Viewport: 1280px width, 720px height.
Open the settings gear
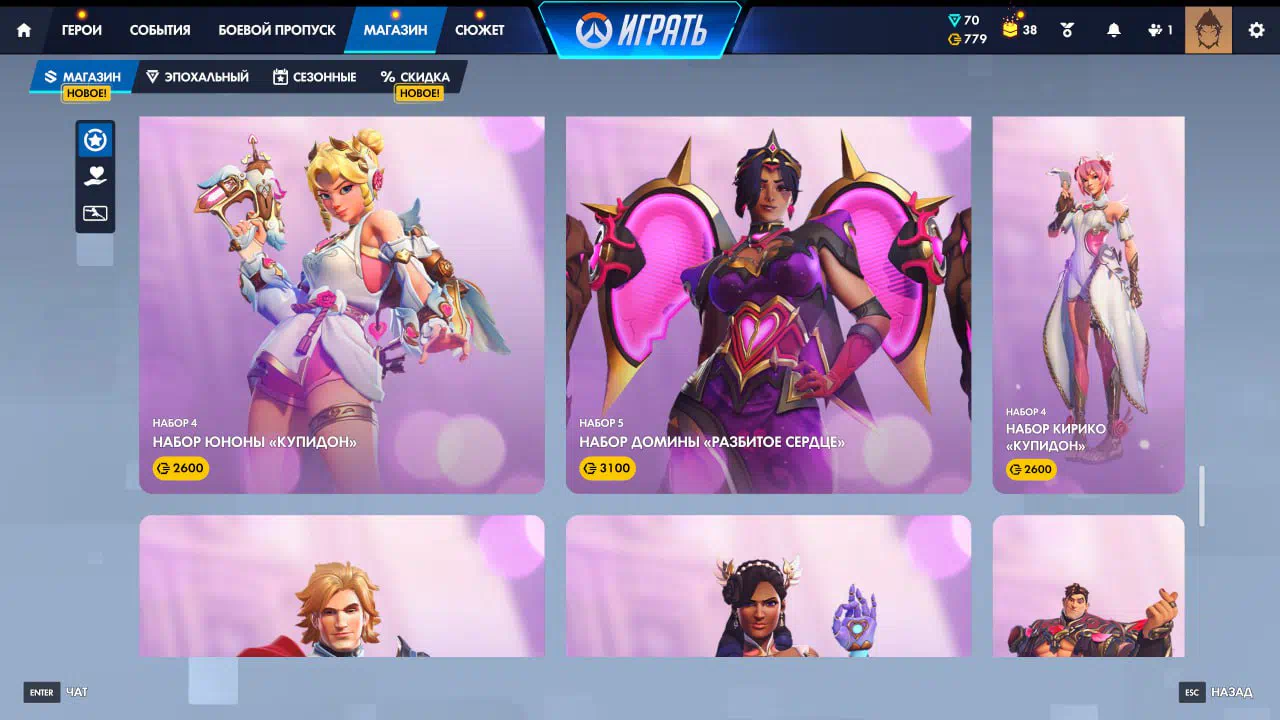[x=1256, y=30]
